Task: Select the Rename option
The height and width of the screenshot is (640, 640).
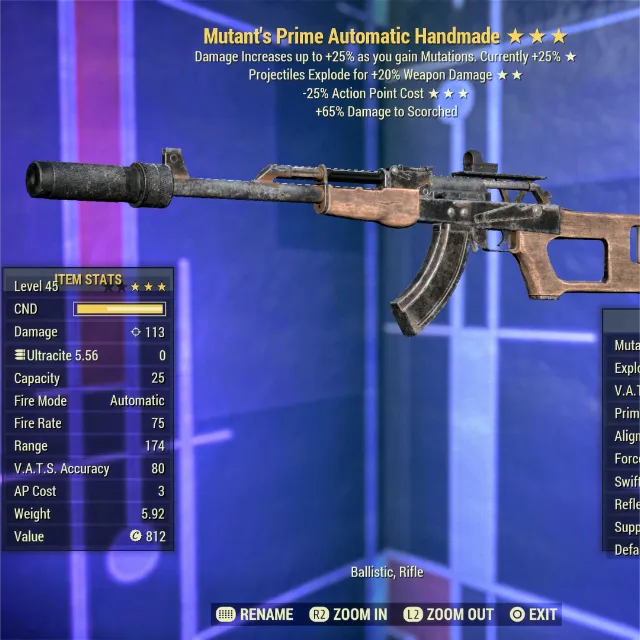Action: click(x=255, y=614)
